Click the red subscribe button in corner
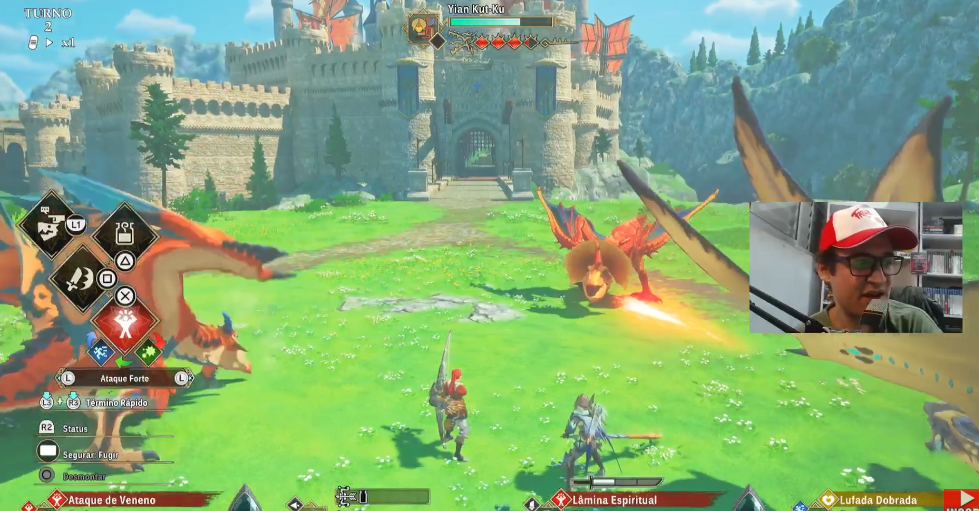This screenshot has height=511, width=979. click(961, 500)
